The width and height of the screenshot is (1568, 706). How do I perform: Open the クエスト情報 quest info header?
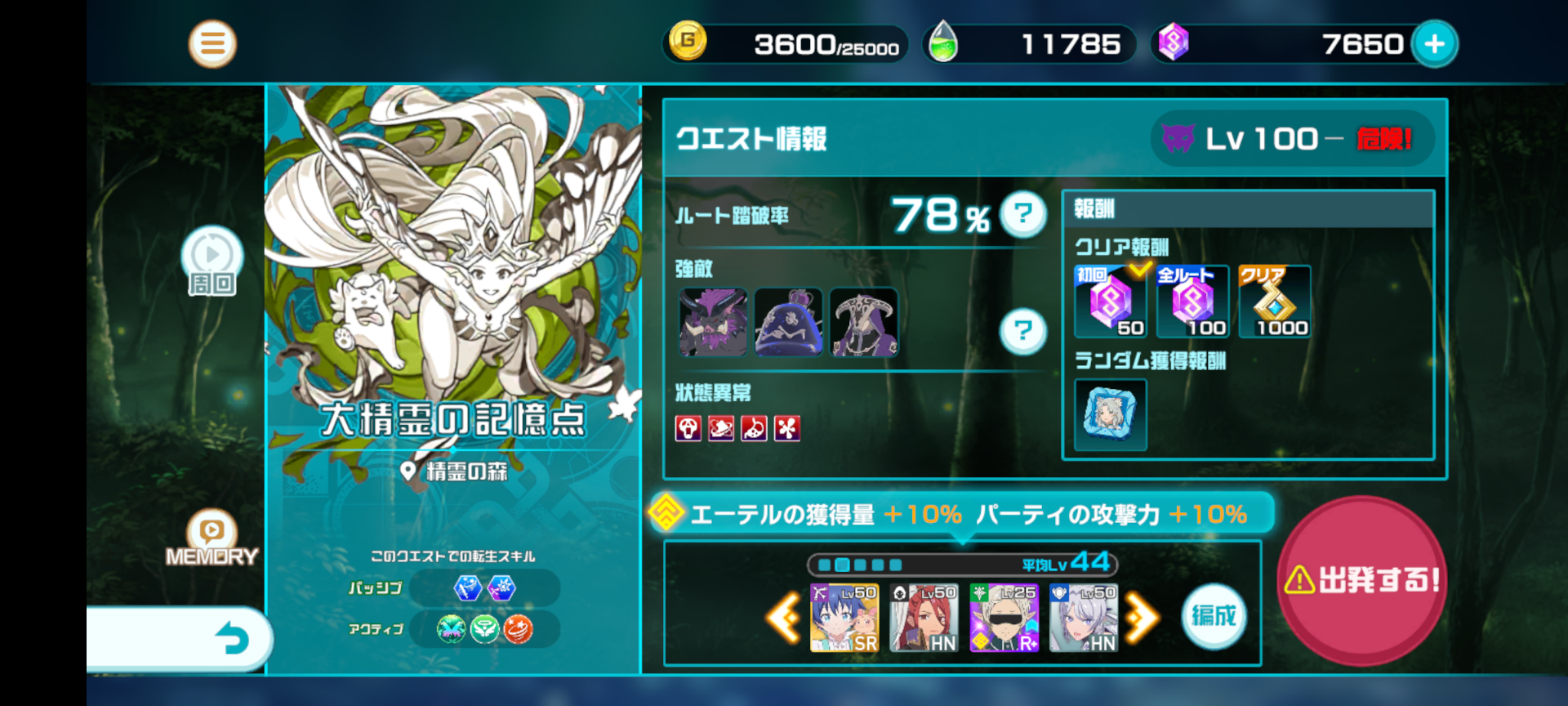[751, 139]
